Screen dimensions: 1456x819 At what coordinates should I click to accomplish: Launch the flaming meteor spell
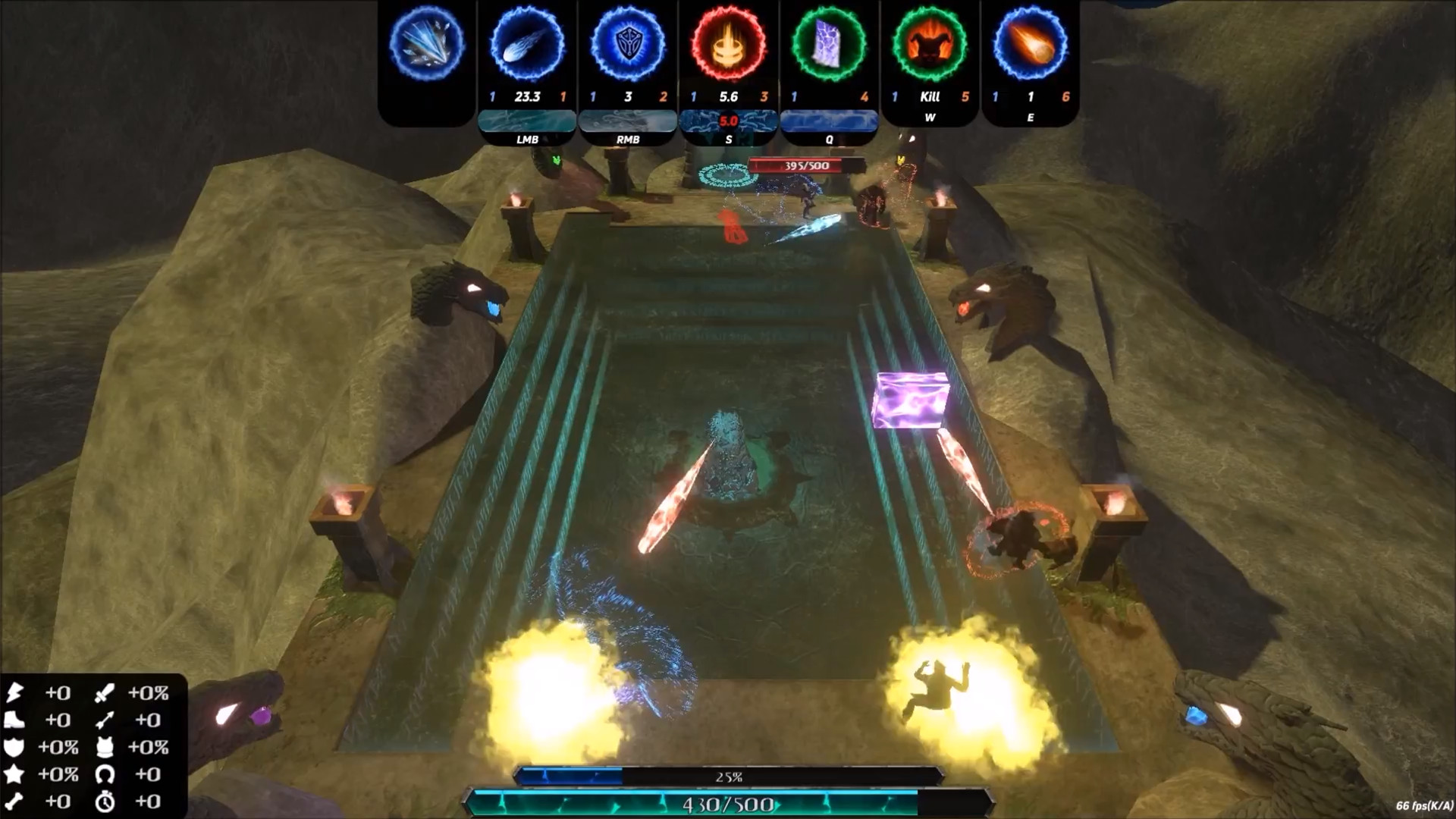1030,43
